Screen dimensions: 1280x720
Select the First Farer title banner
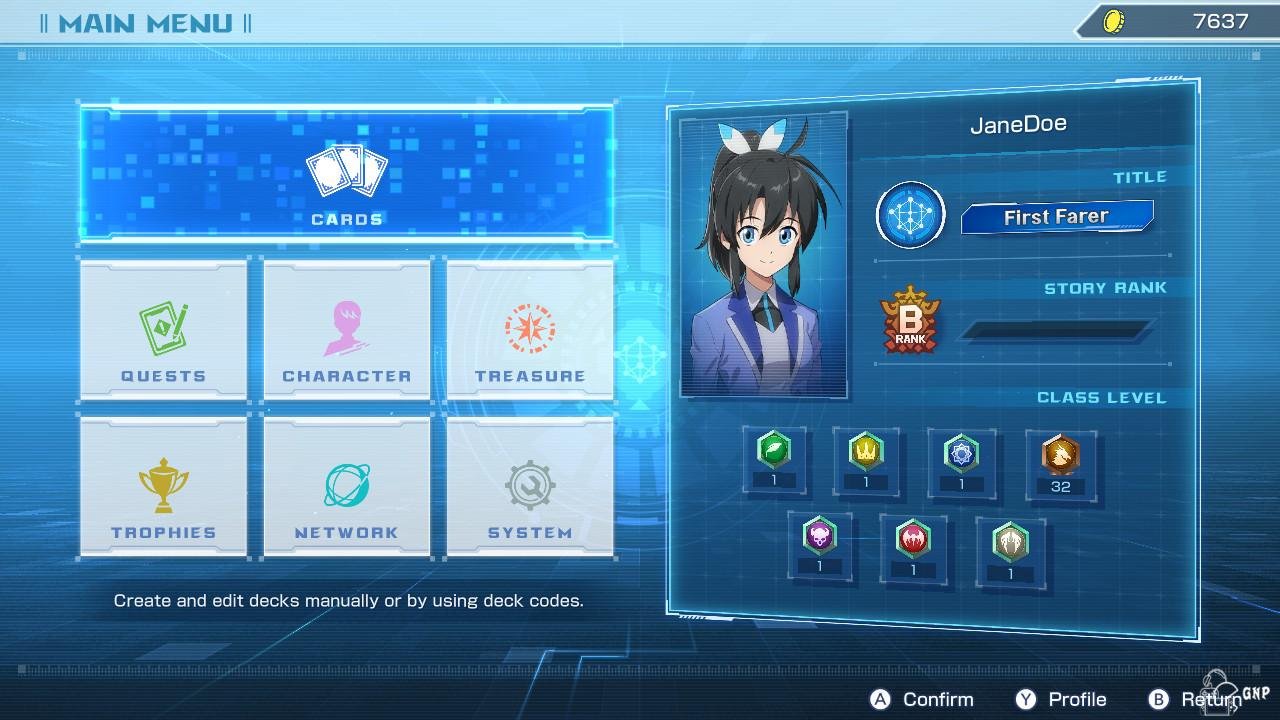pos(1057,217)
